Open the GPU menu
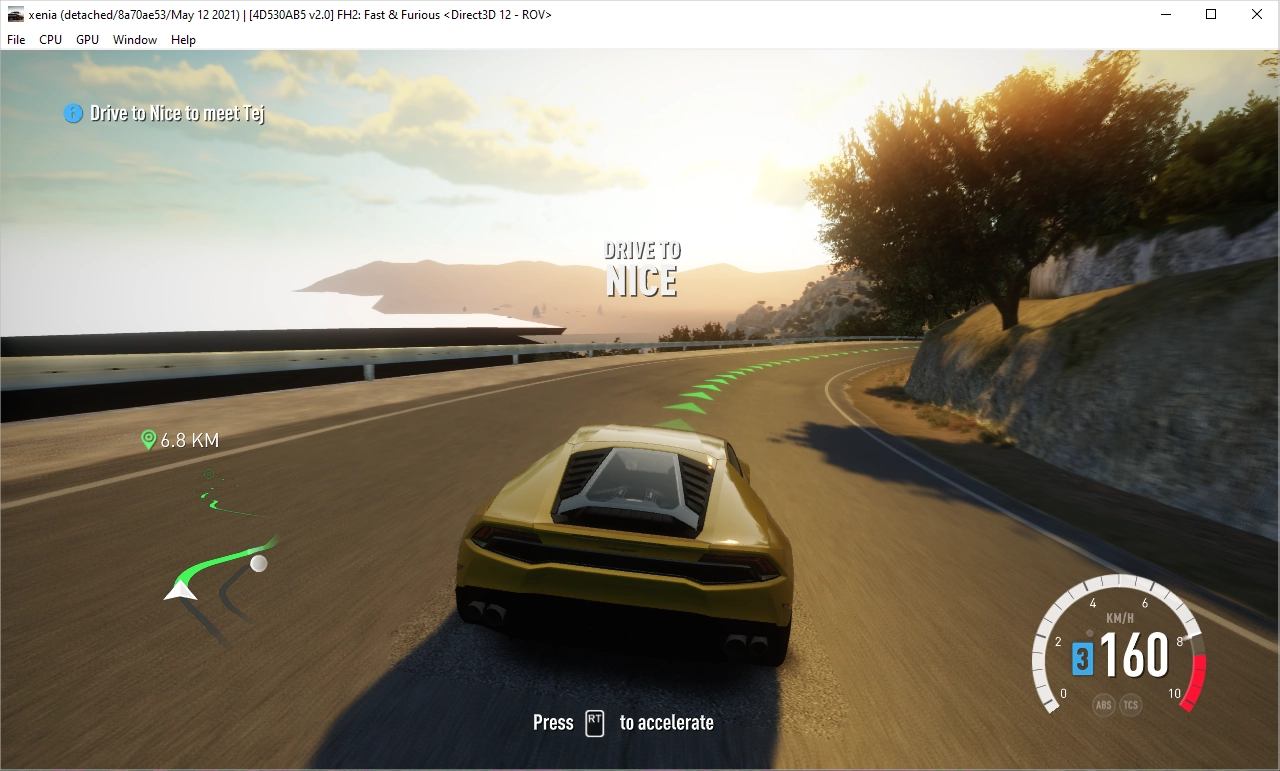This screenshot has width=1280, height=771. (87, 40)
